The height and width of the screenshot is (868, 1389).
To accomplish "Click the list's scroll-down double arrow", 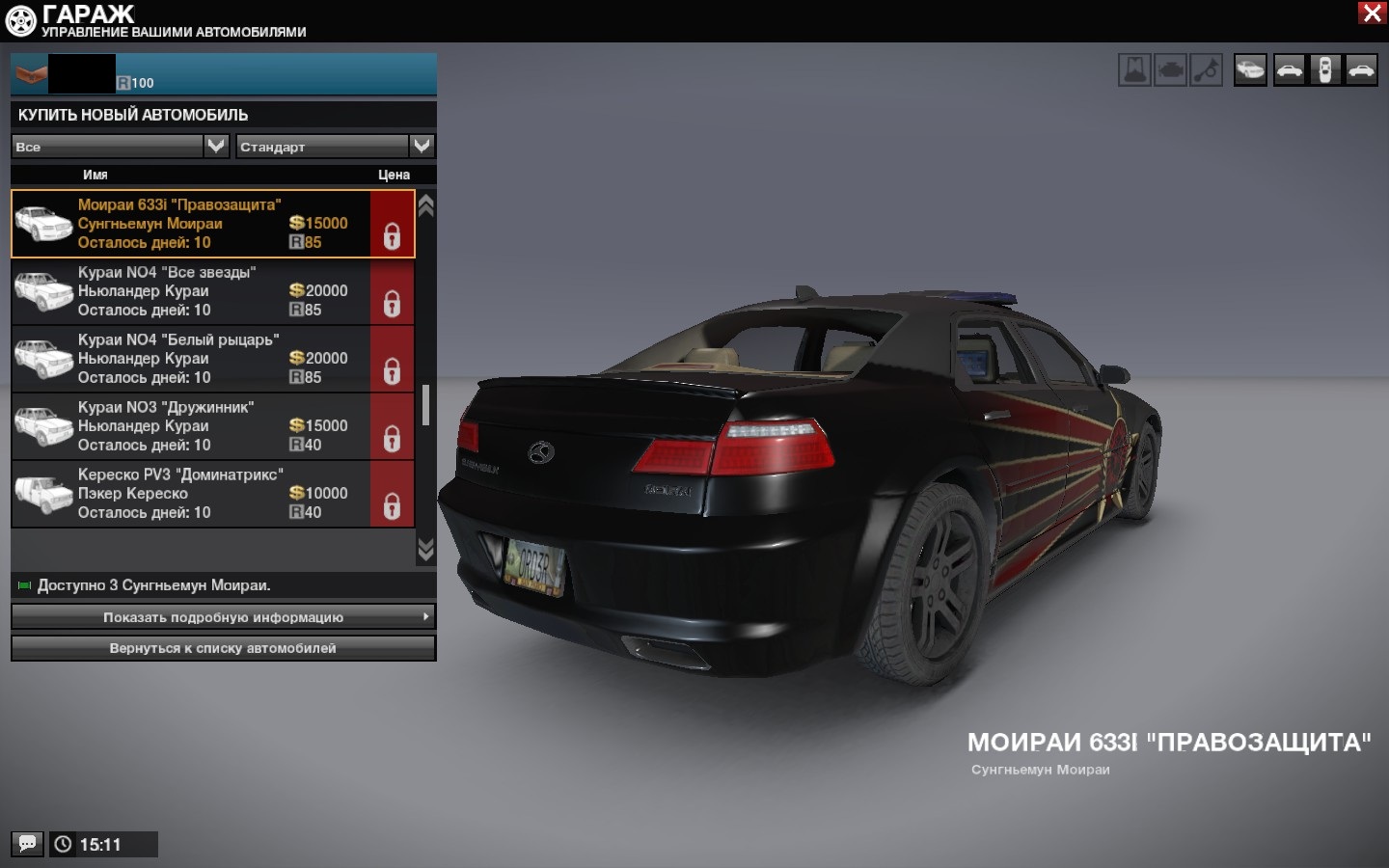I will (425, 550).
